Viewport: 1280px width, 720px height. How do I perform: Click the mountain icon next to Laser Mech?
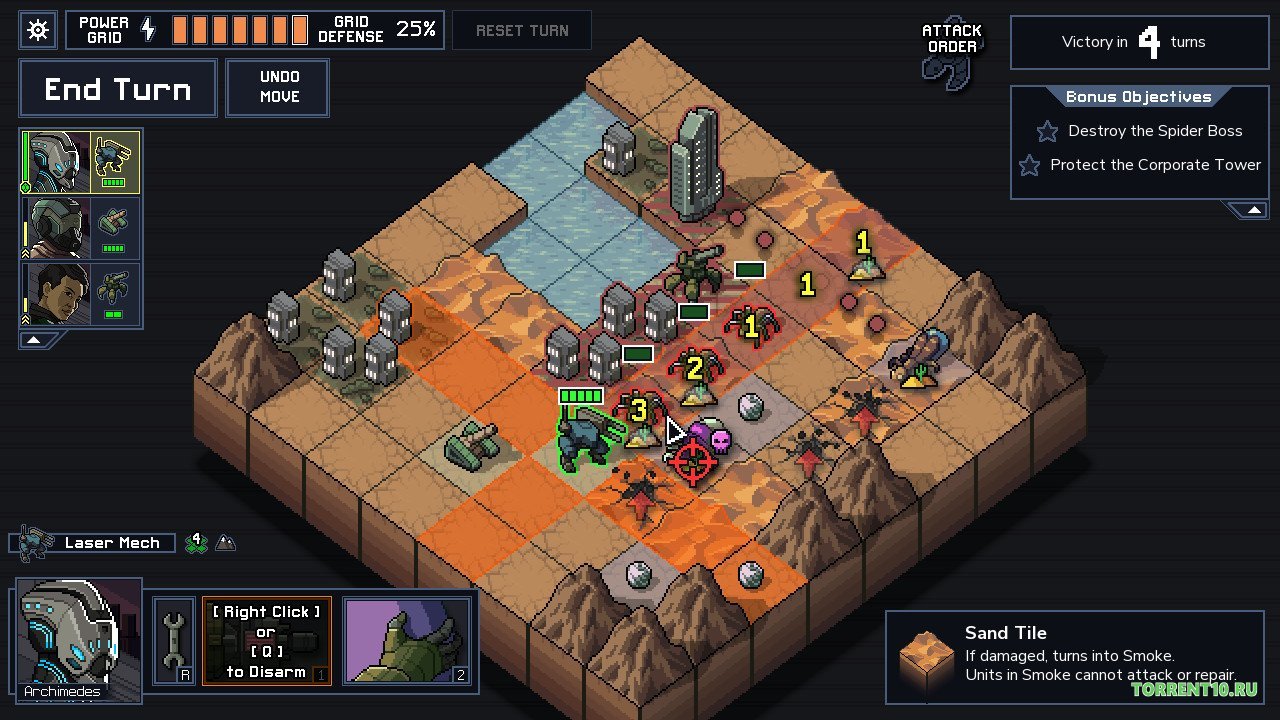coord(226,542)
